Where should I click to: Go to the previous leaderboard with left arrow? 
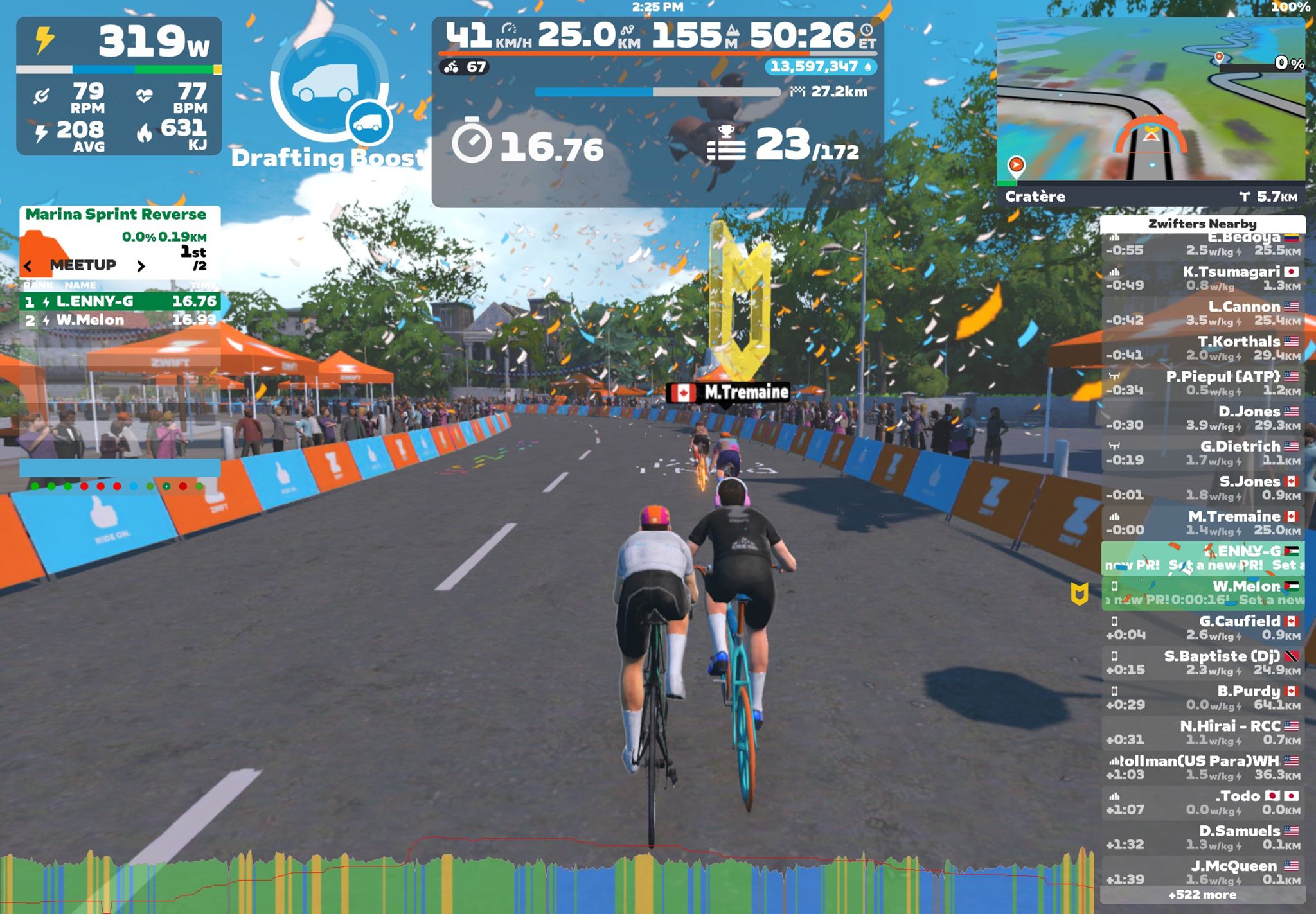[28, 266]
